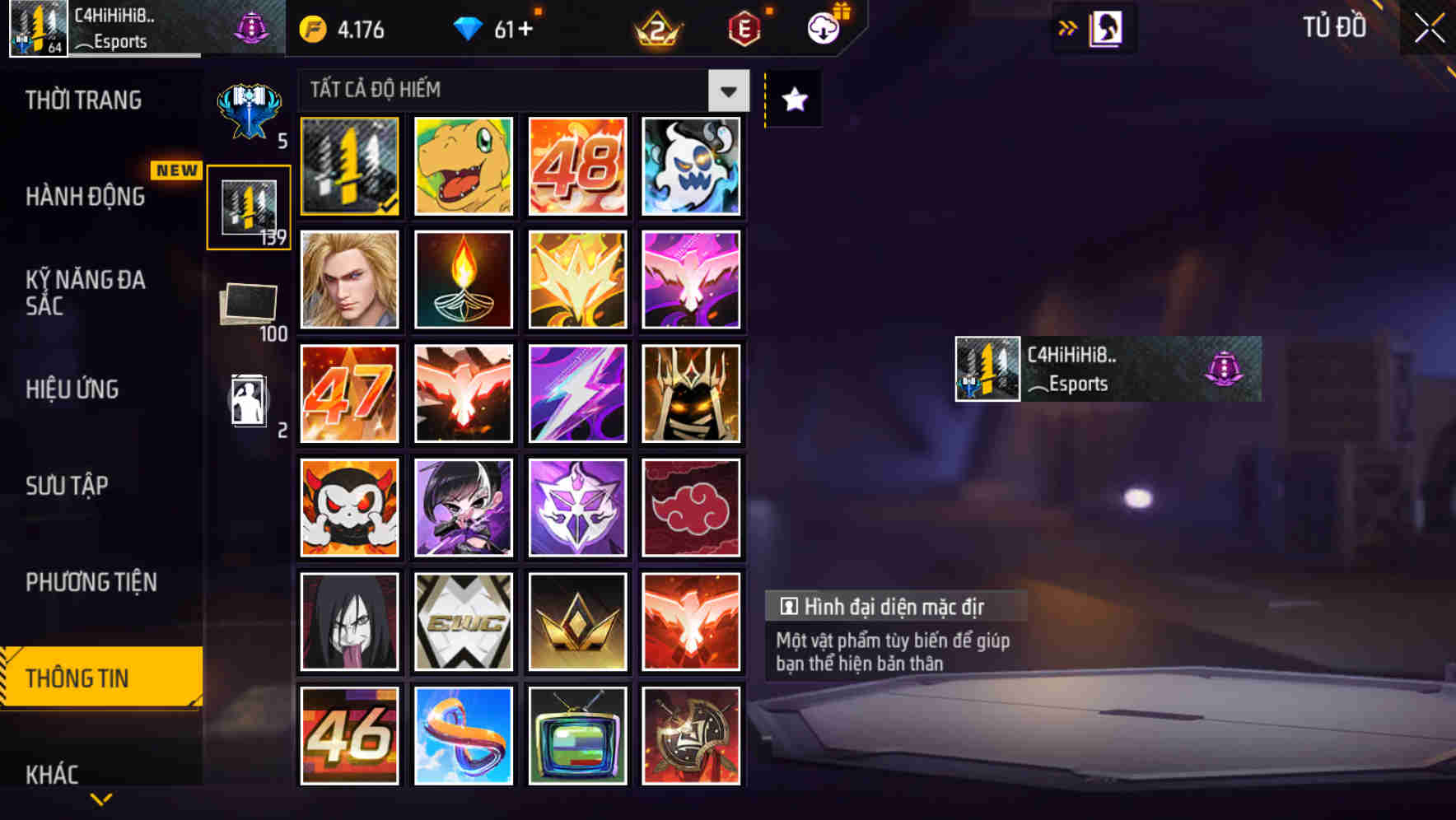This screenshot has width=1456, height=820.
Task: Choose the Akatsuki red cloud avatar
Action: click(x=692, y=507)
